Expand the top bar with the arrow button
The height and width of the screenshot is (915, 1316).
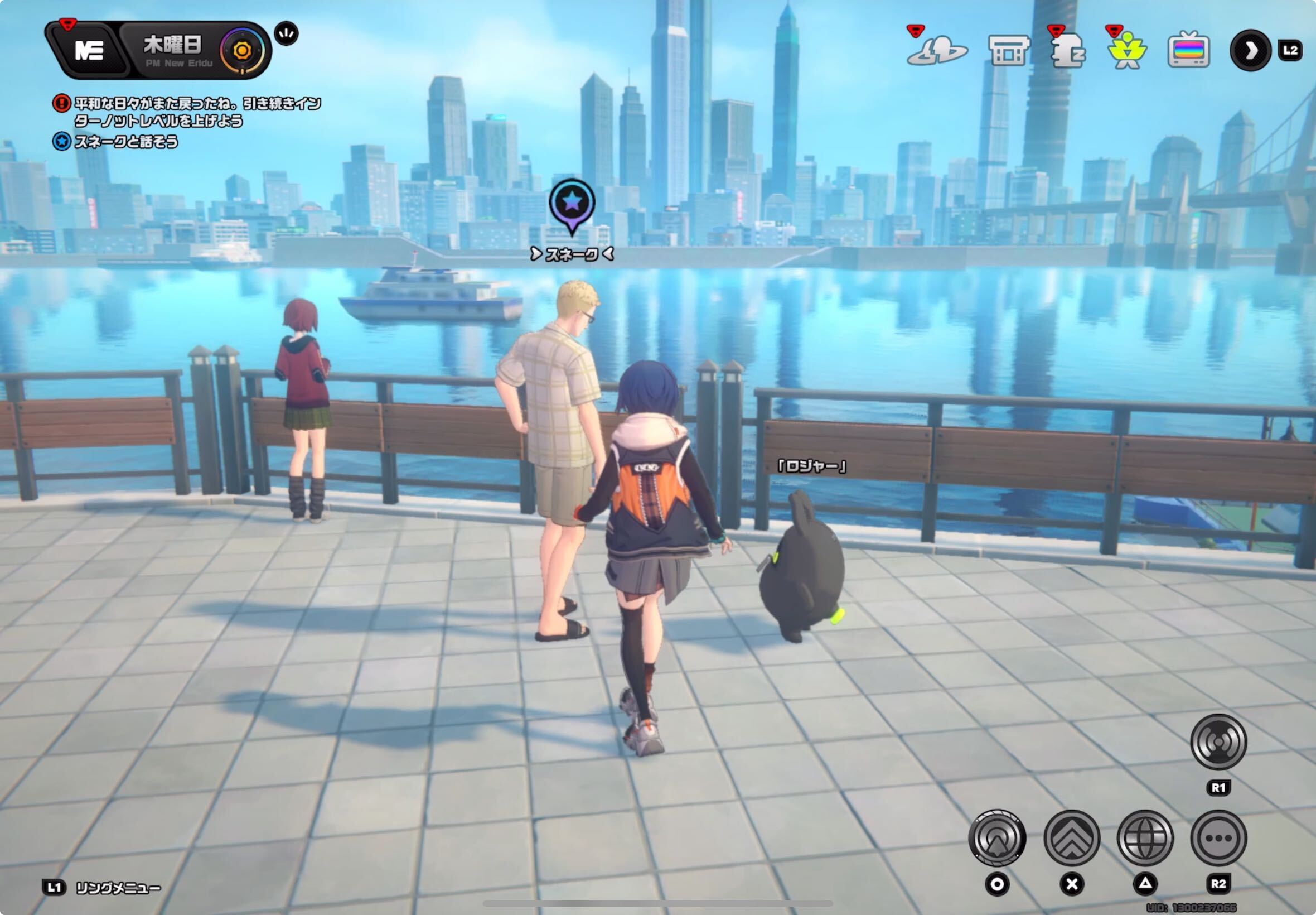click(x=1250, y=50)
